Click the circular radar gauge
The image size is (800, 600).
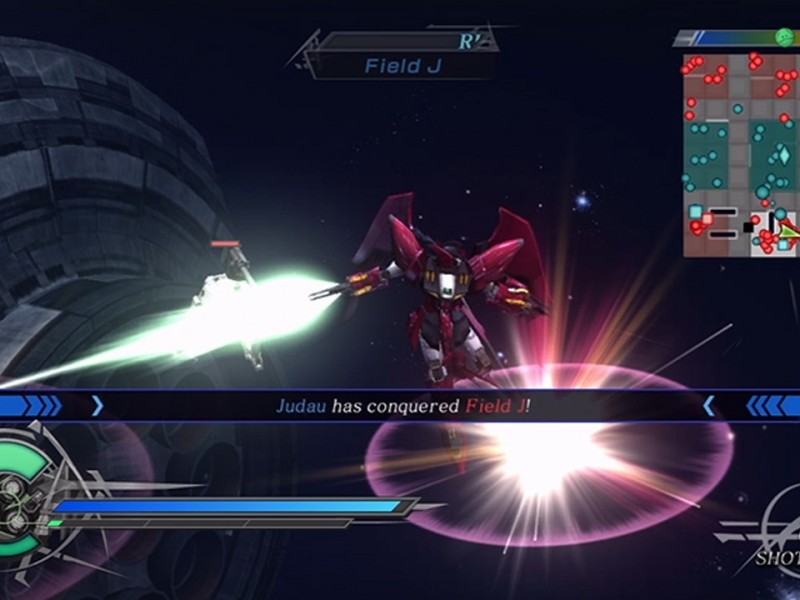(22, 491)
